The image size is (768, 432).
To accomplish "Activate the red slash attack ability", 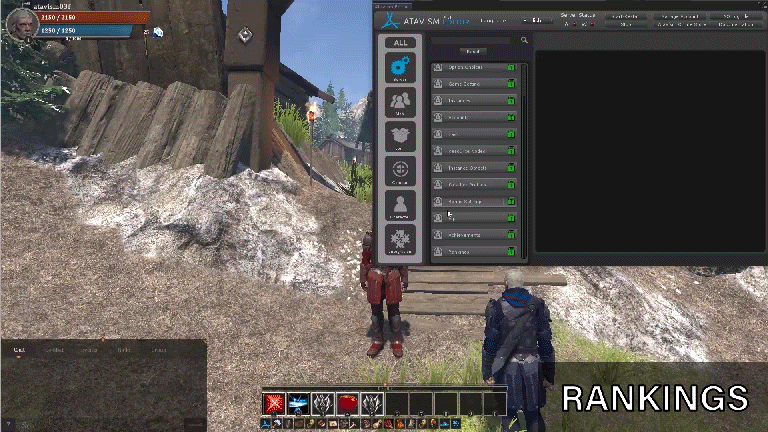I will click(274, 403).
